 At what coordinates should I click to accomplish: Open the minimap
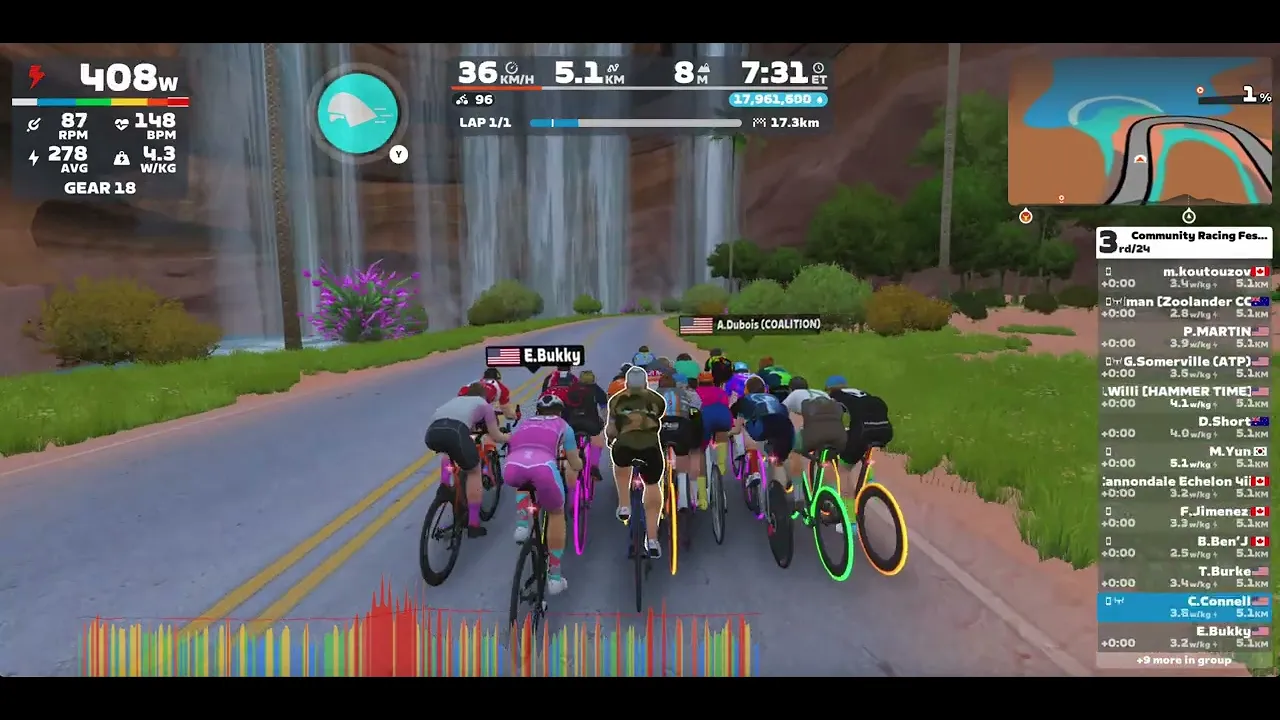(x=1140, y=130)
